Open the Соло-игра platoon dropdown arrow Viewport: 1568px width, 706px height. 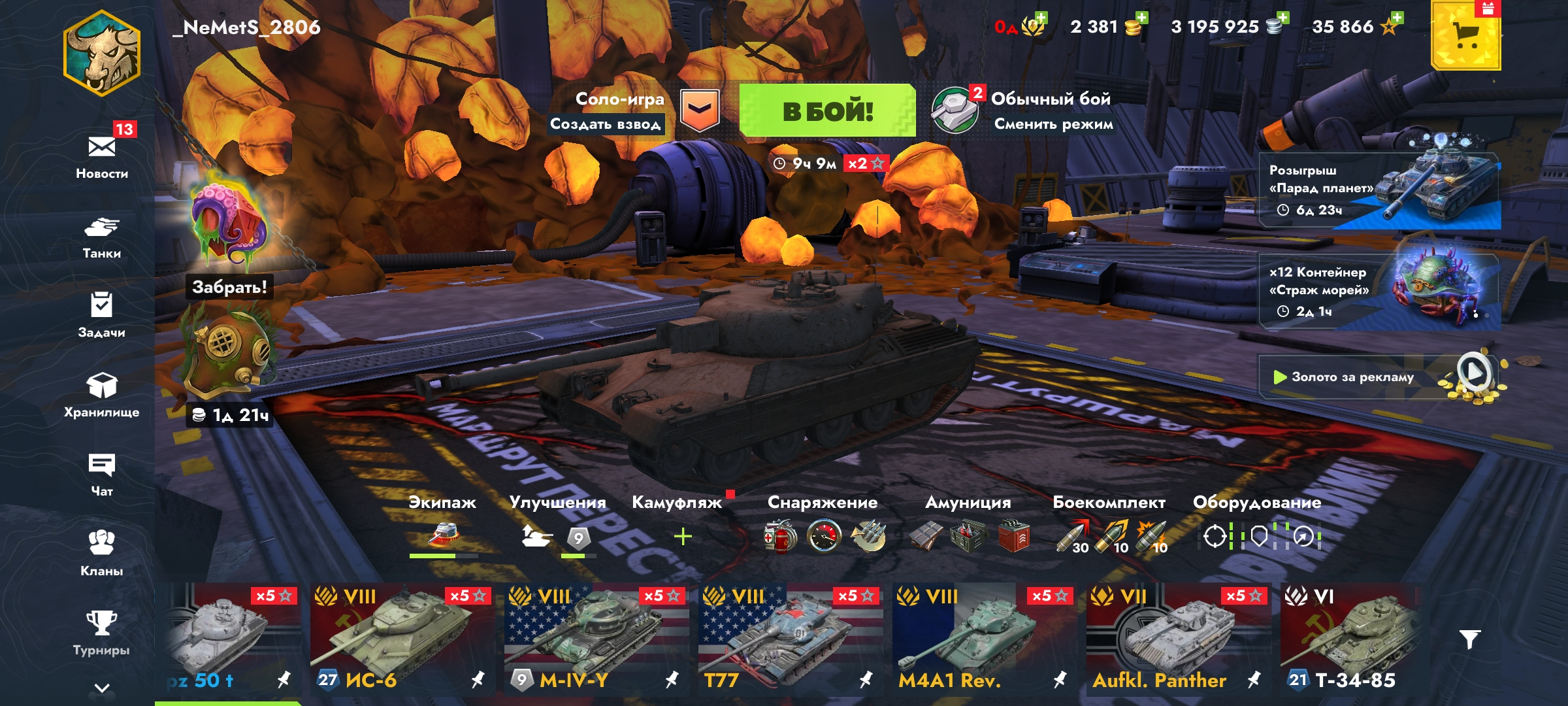click(x=700, y=110)
